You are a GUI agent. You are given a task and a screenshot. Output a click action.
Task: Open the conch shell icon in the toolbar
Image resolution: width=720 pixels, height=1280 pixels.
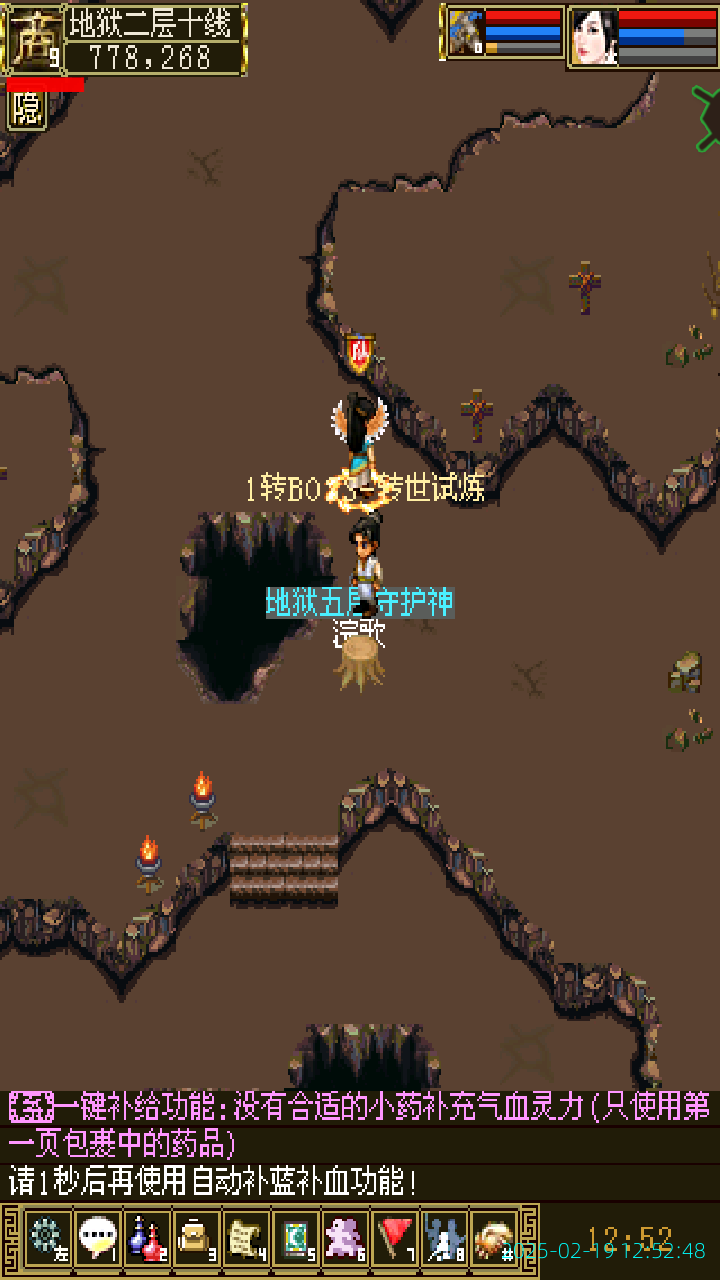click(x=494, y=1239)
